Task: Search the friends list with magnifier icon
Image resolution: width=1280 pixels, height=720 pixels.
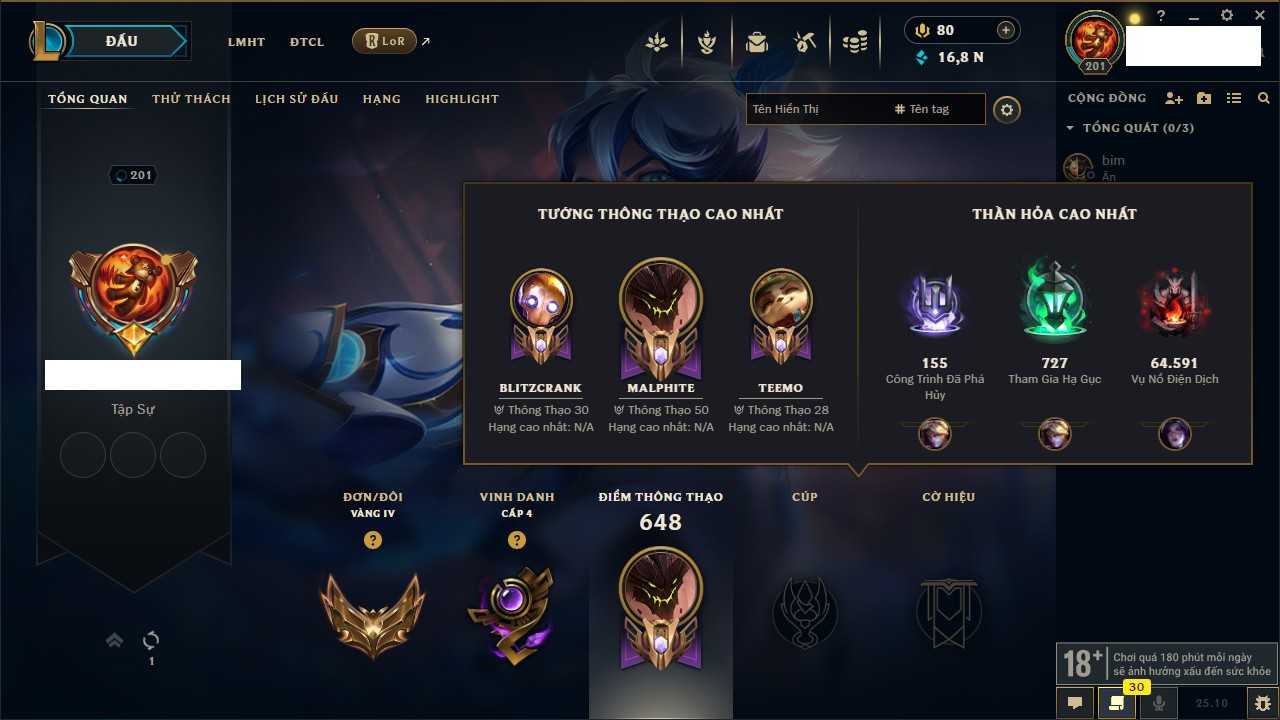Action: point(1264,98)
